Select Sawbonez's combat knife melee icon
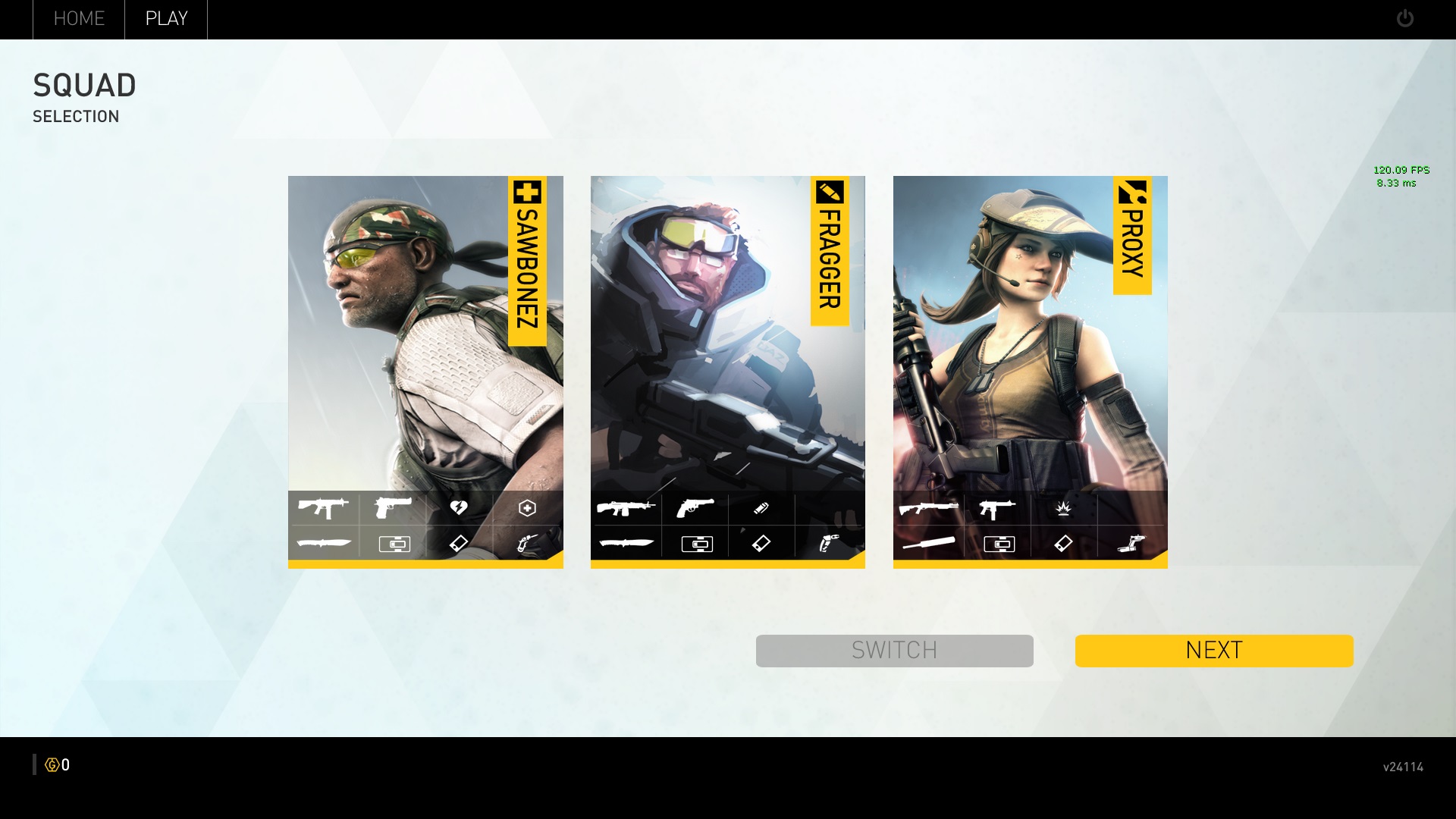The height and width of the screenshot is (819, 1456). pyautogui.click(x=324, y=543)
